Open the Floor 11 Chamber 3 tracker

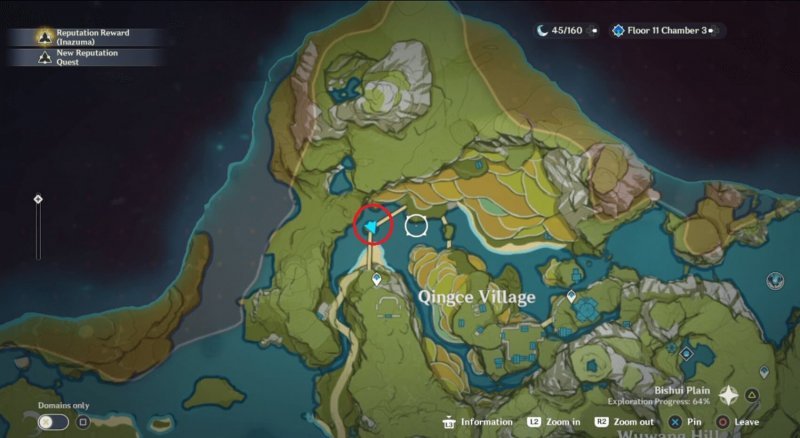[667, 31]
